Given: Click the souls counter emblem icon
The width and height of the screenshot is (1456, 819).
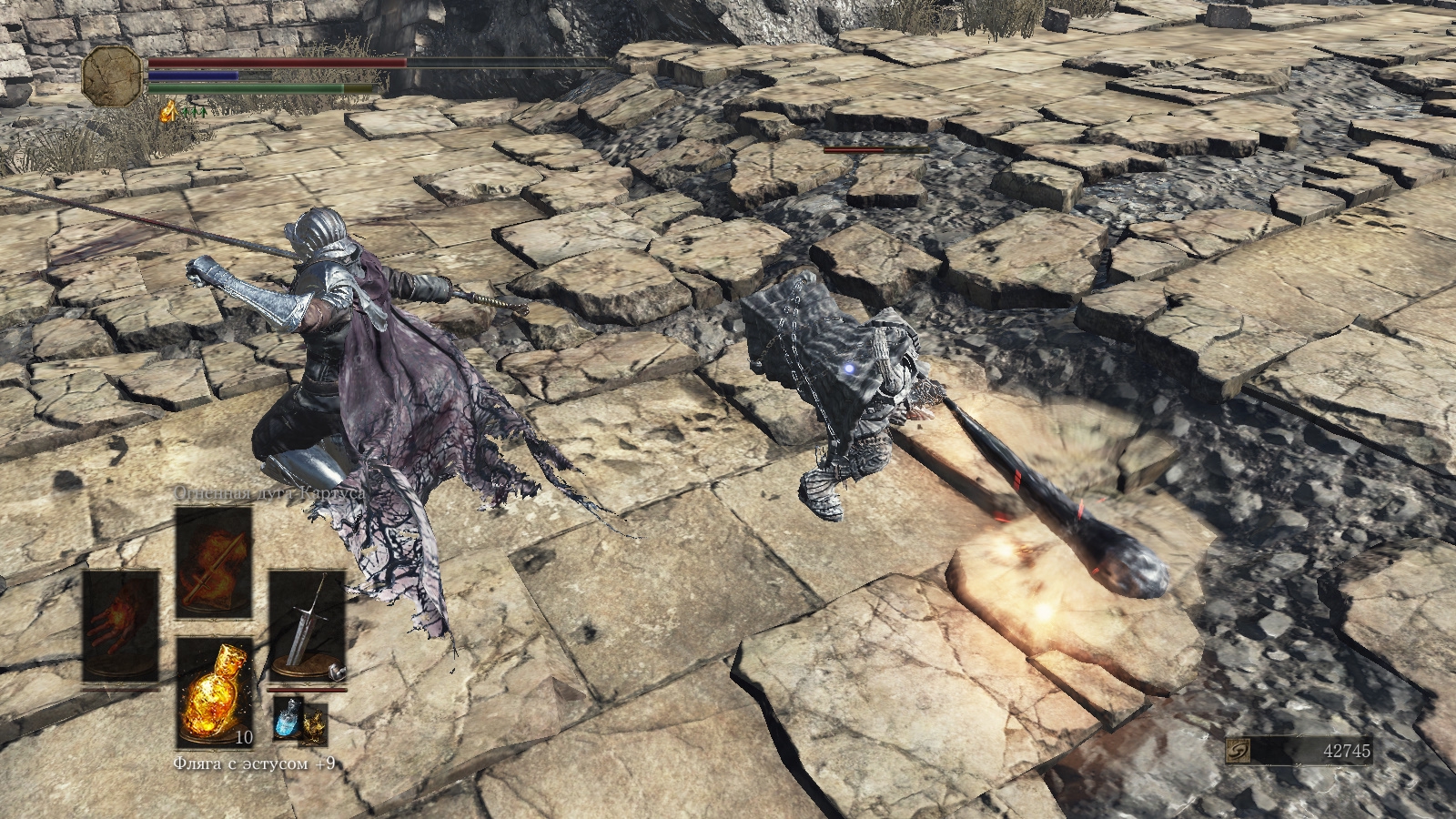Looking at the screenshot, I should [x=1239, y=751].
